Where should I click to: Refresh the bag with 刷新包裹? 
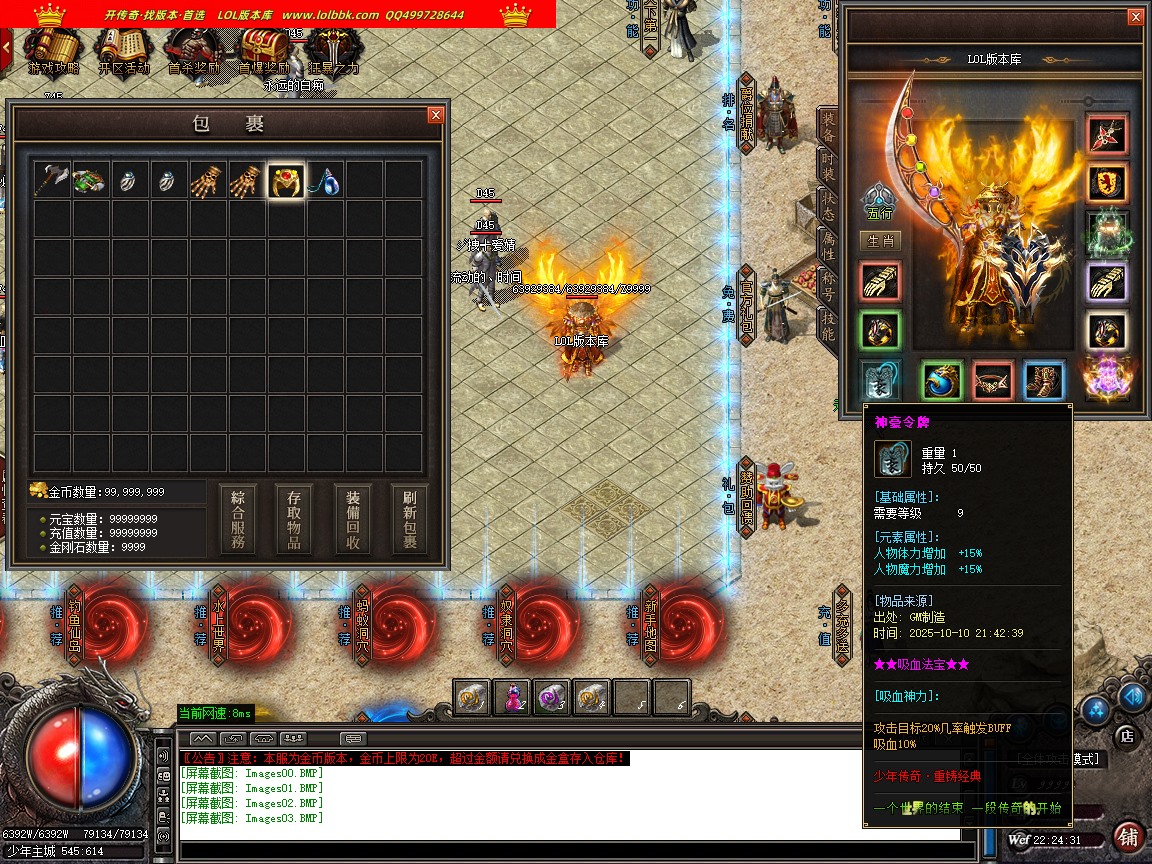[x=410, y=520]
